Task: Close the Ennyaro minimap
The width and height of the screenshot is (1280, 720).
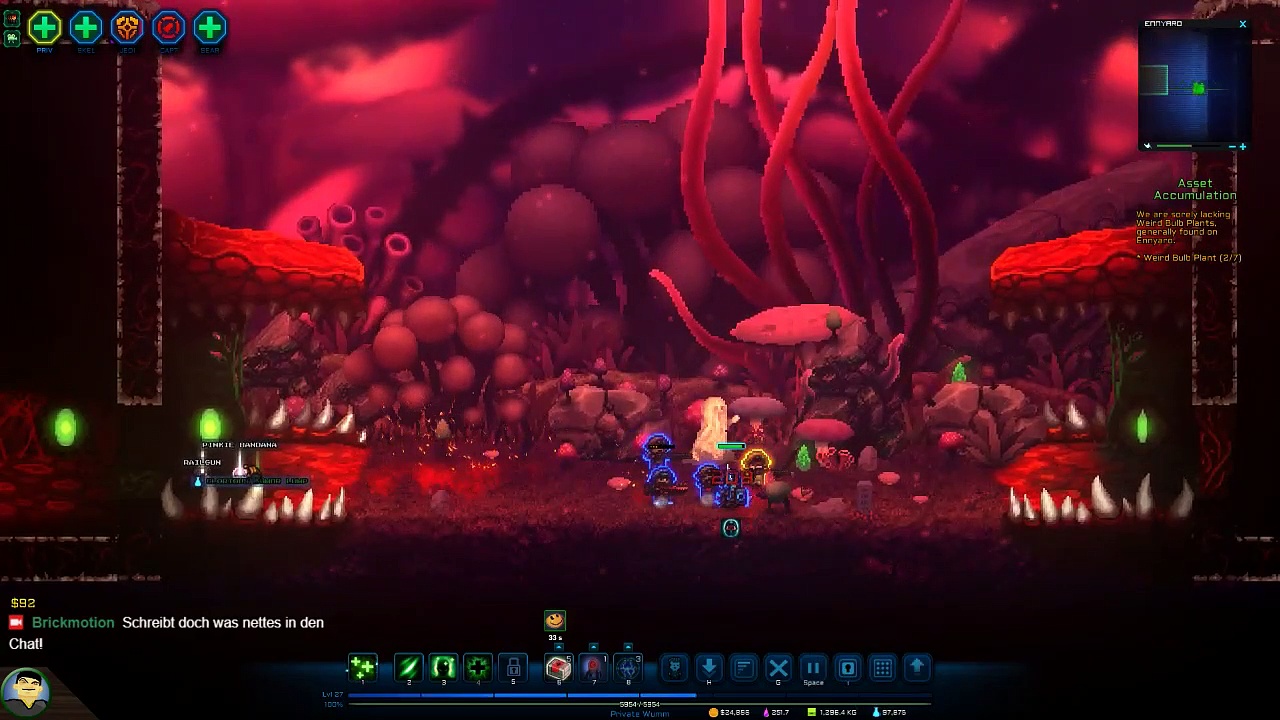Action: (x=1242, y=24)
